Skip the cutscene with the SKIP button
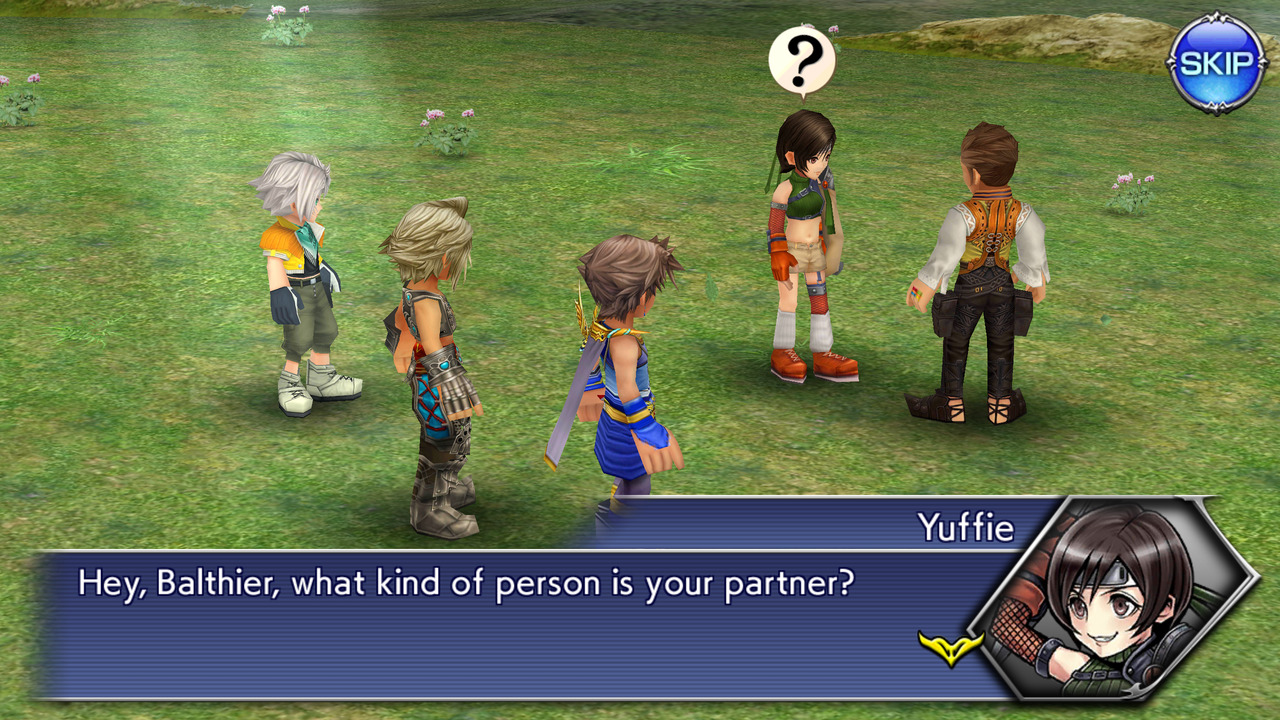The image size is (1280, 720). [x=1216, y=63]
